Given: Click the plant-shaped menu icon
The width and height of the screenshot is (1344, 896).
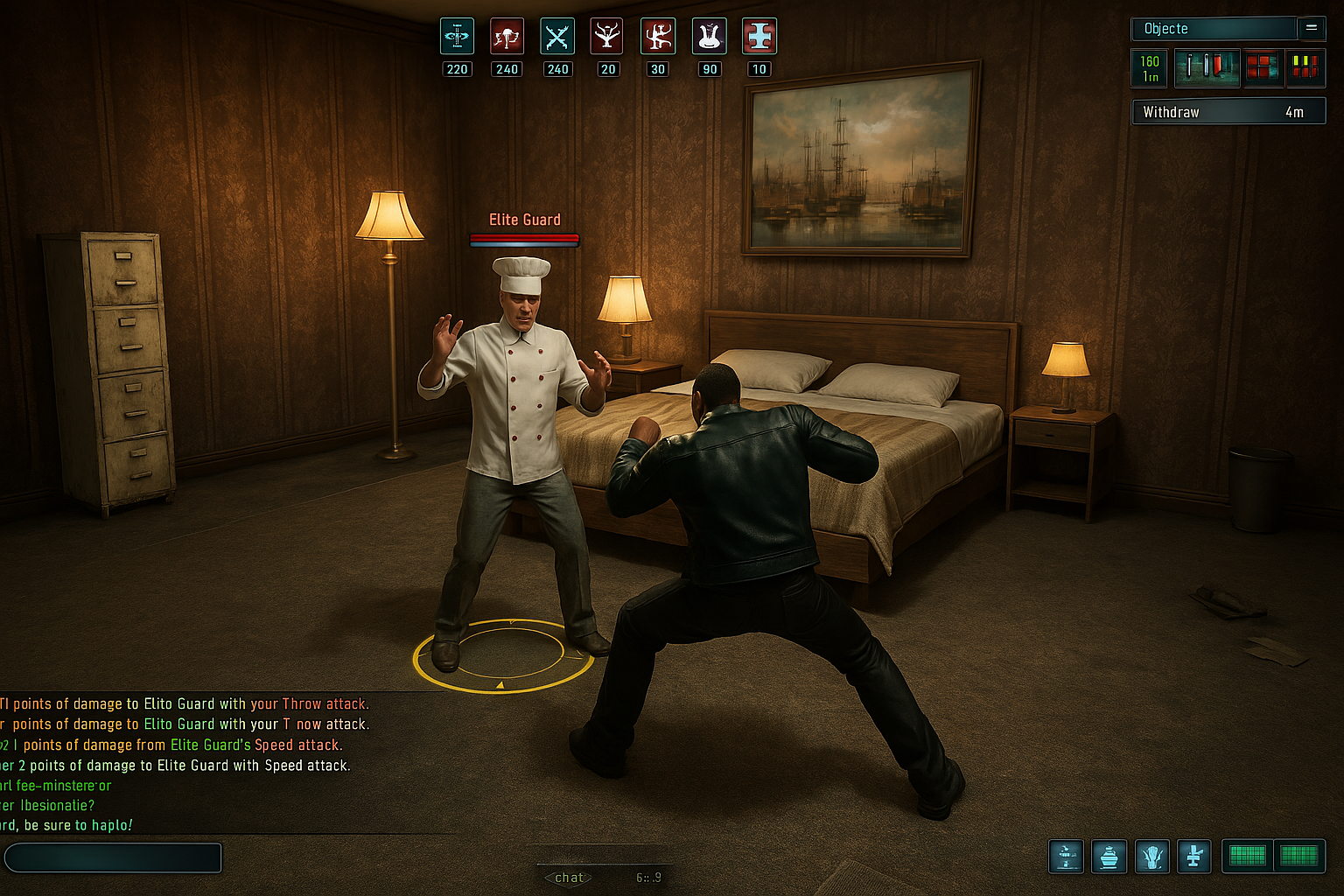Looking at the screenshot, I should pos(1151,857).
